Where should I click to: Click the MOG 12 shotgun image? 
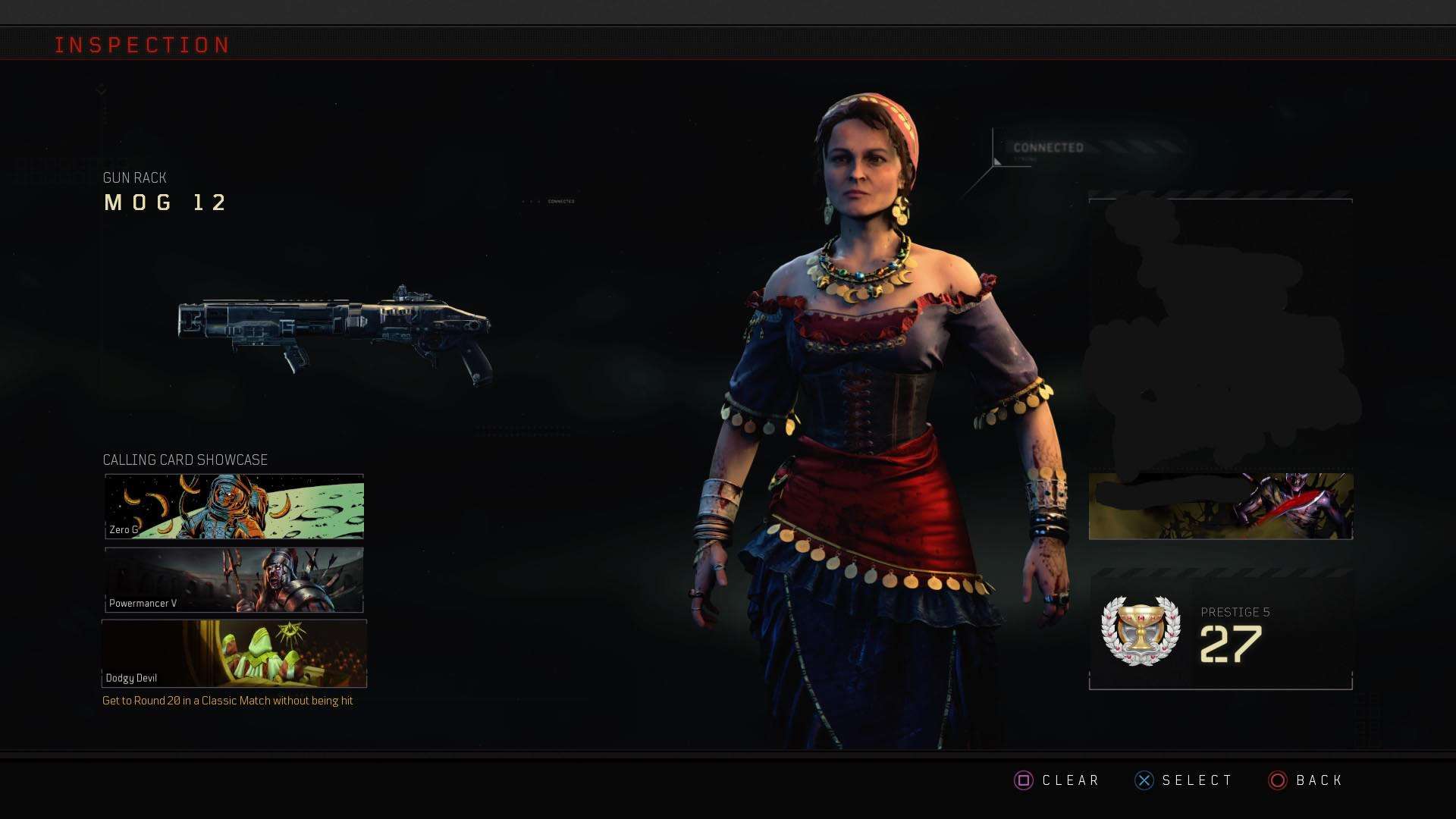[x=334, y=334]
